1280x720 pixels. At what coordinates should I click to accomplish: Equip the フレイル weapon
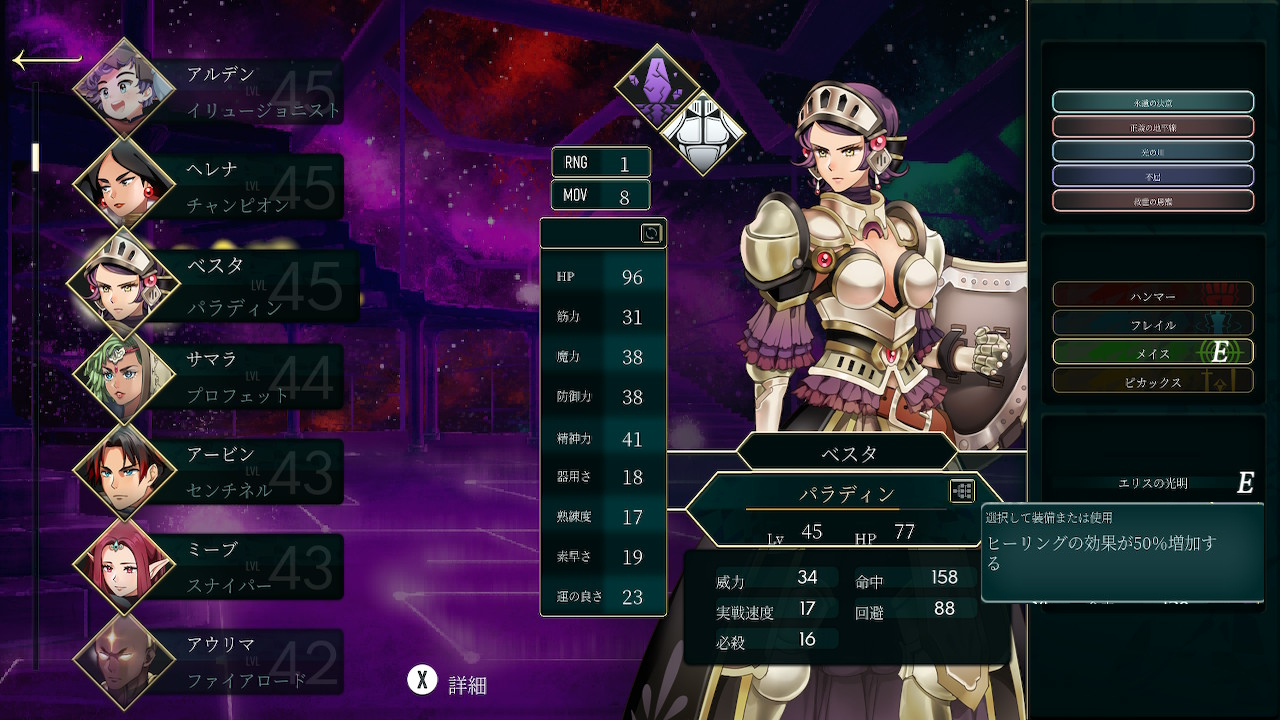pos(1152,323)
